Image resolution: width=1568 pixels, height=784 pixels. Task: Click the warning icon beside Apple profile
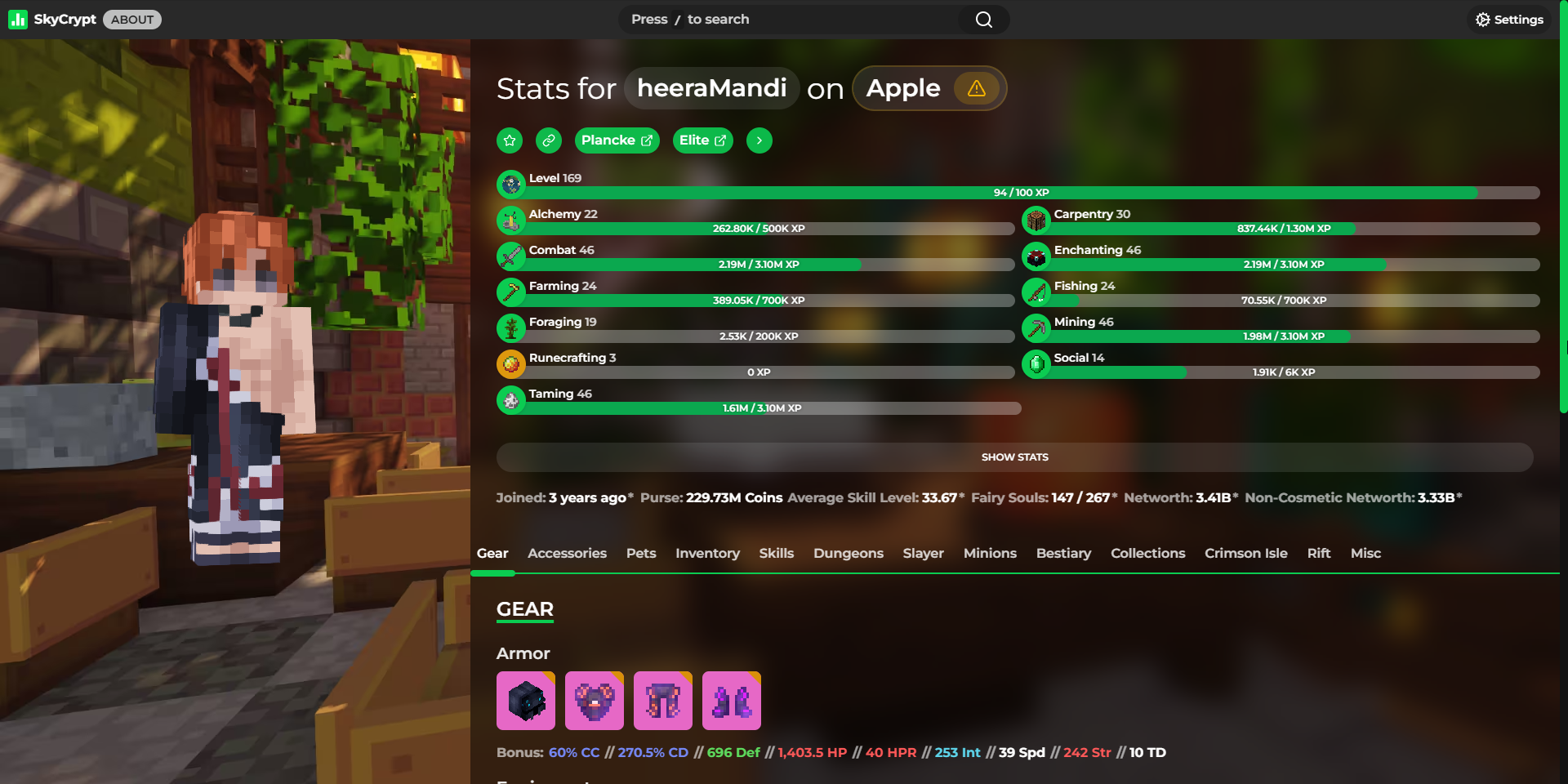point(977,88)
